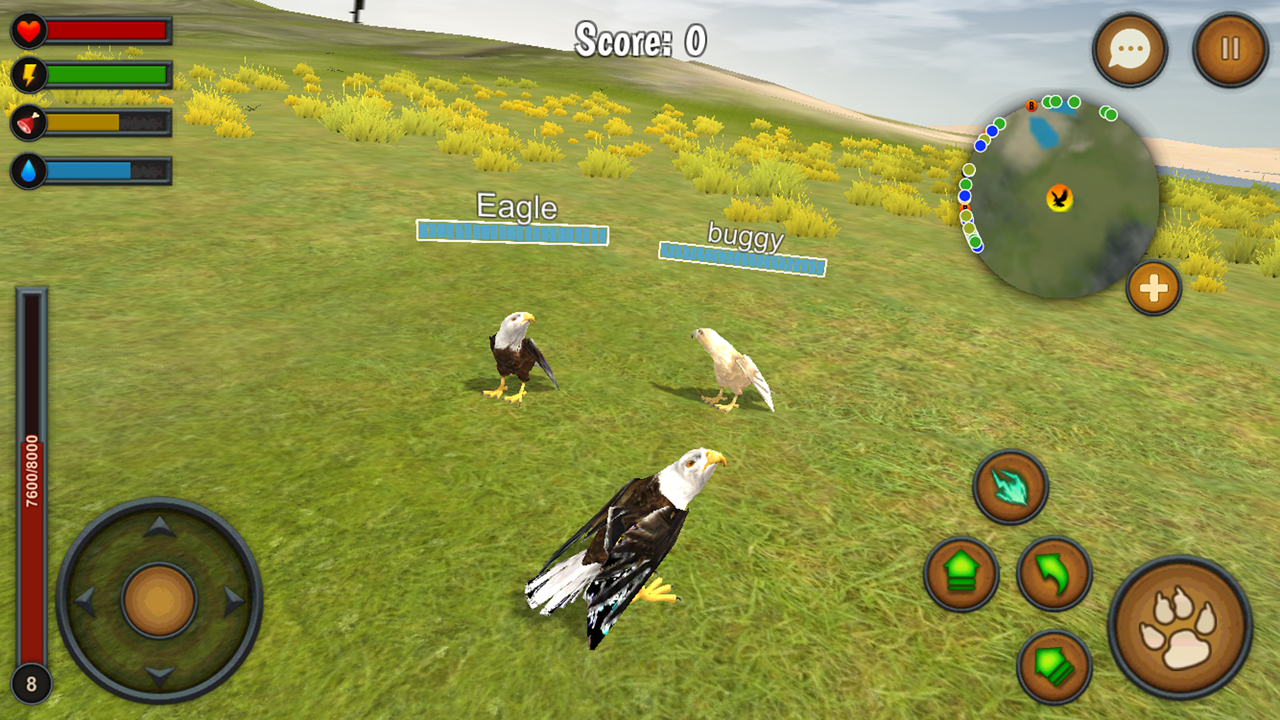1280x720 pixels.
Task: Tap the heart health bar icon
Action: (x=27, y=31)
